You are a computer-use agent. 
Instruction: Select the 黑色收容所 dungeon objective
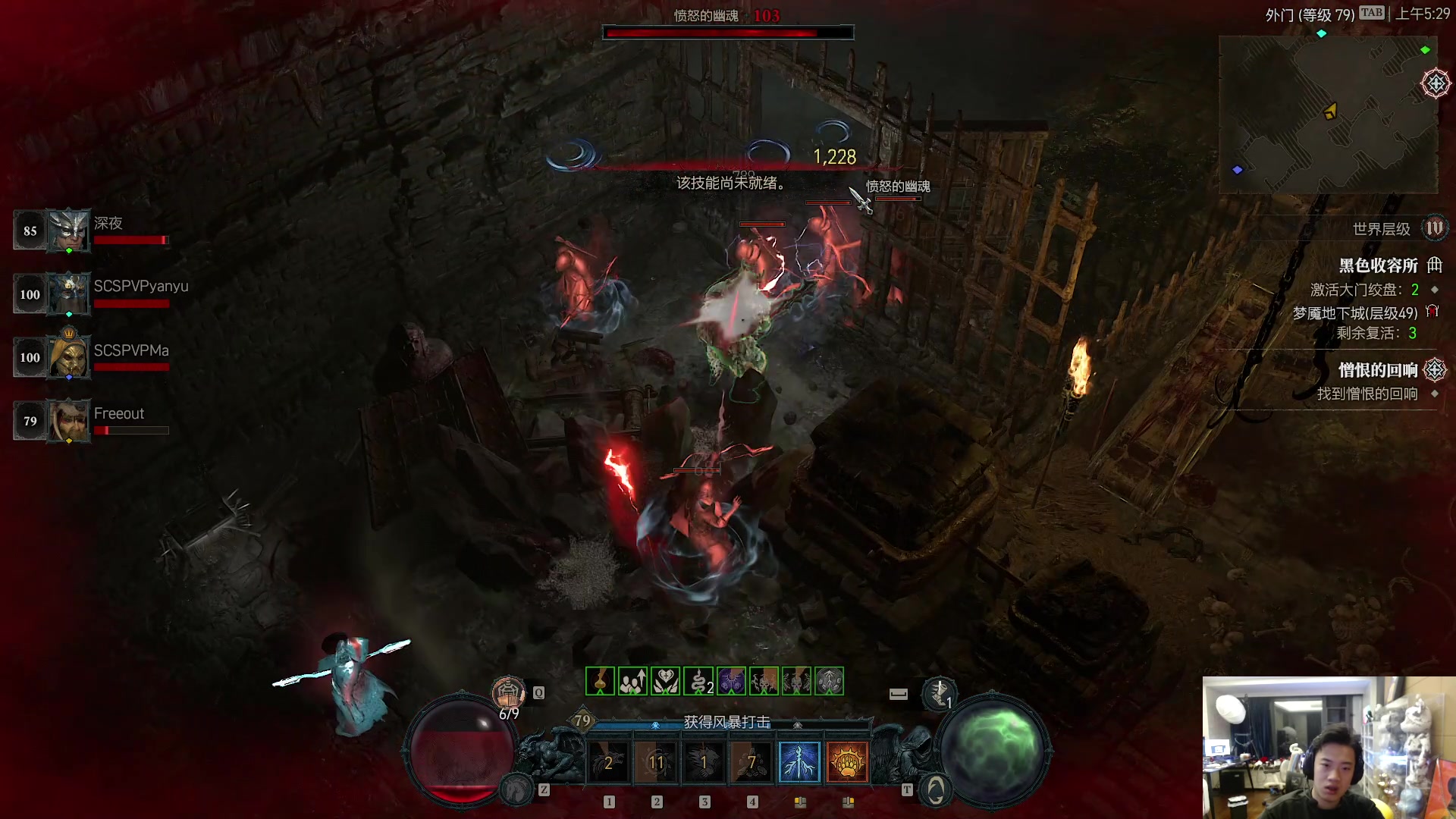[x=1378, y=265]
